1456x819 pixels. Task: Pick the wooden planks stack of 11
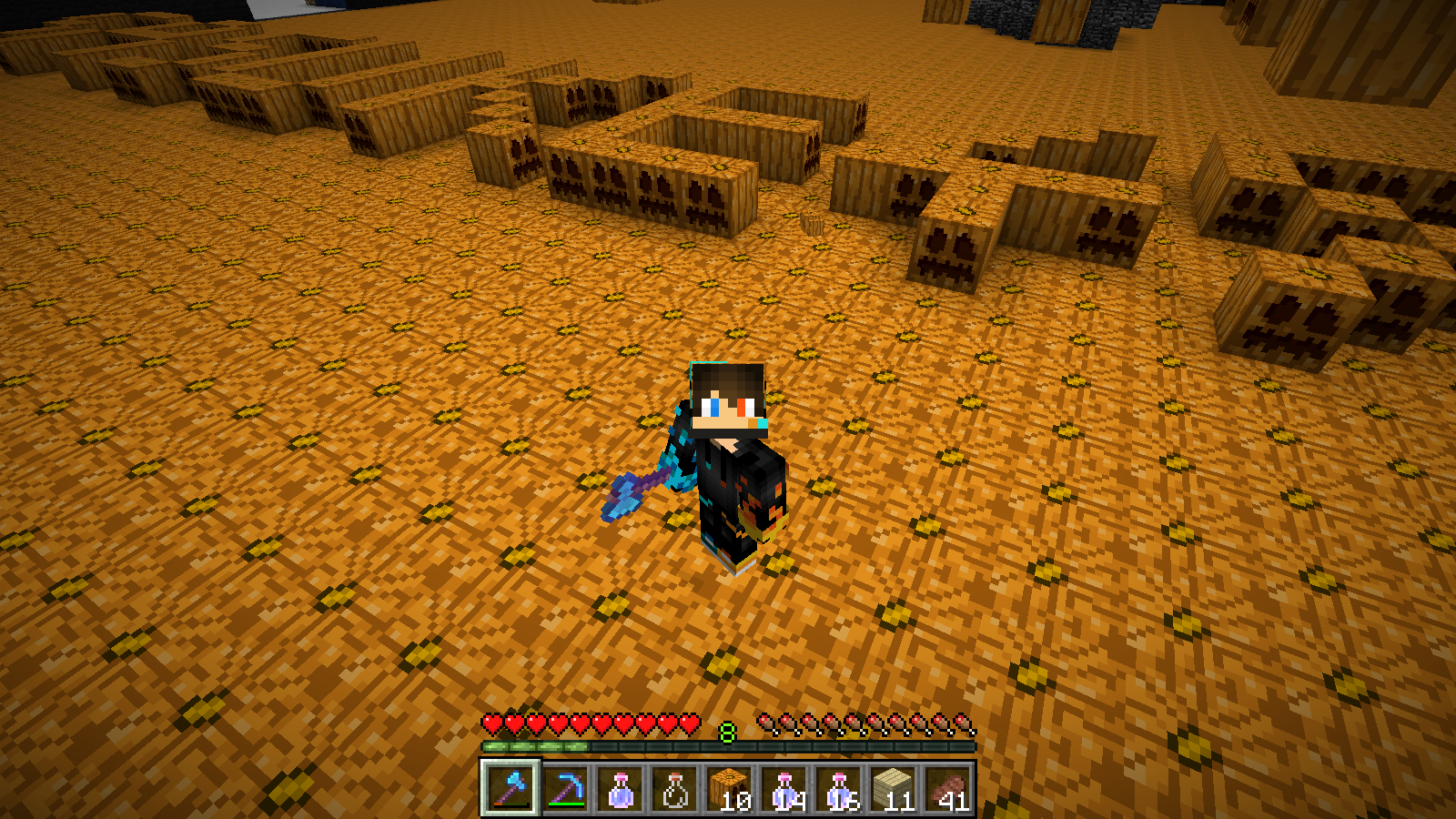click(893, 788)
